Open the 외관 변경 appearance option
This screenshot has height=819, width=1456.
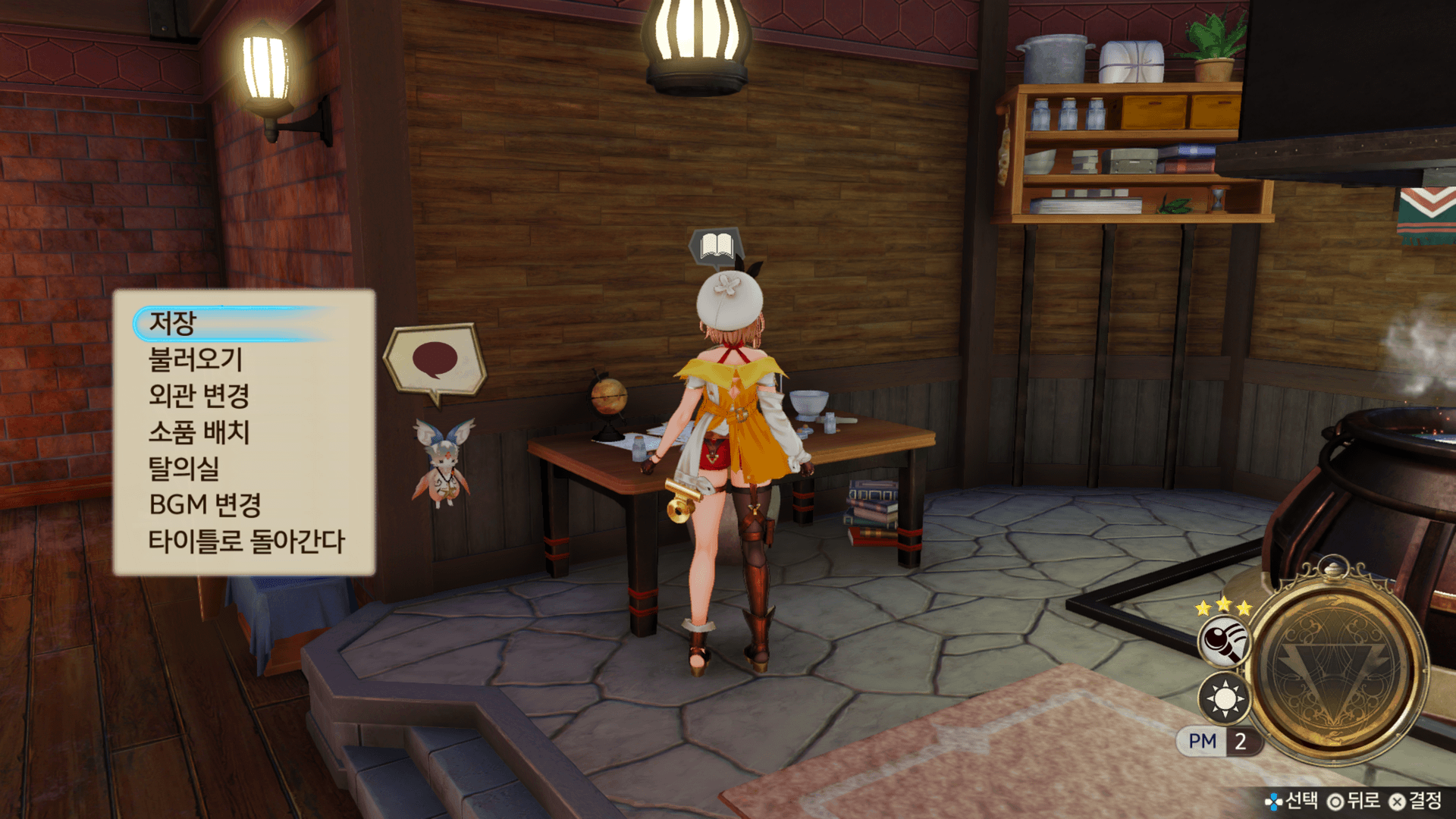click(199, 396)
